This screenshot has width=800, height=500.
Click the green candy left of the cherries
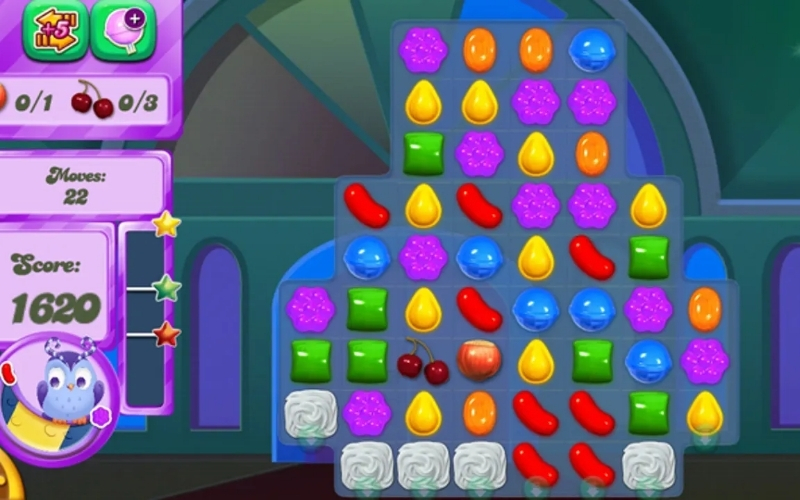click(367, 360)
